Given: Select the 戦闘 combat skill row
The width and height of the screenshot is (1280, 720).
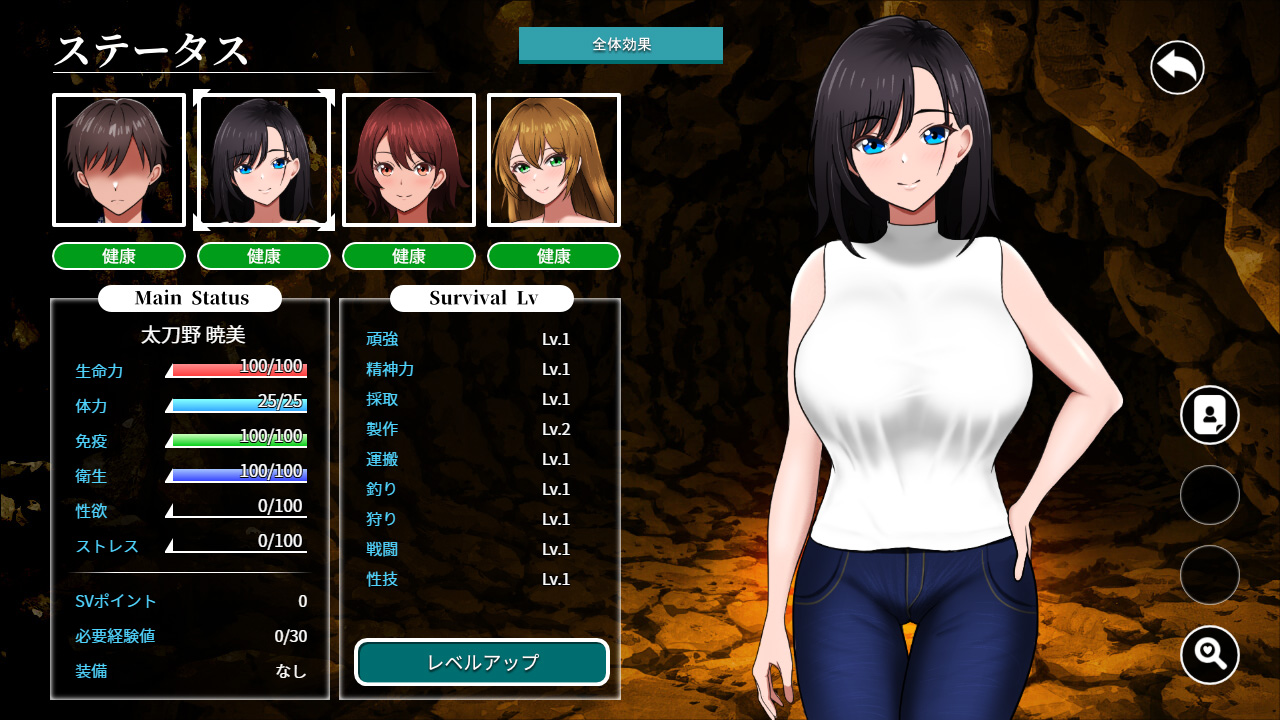Looking at the screenshot, I should (x=468, y=549).
